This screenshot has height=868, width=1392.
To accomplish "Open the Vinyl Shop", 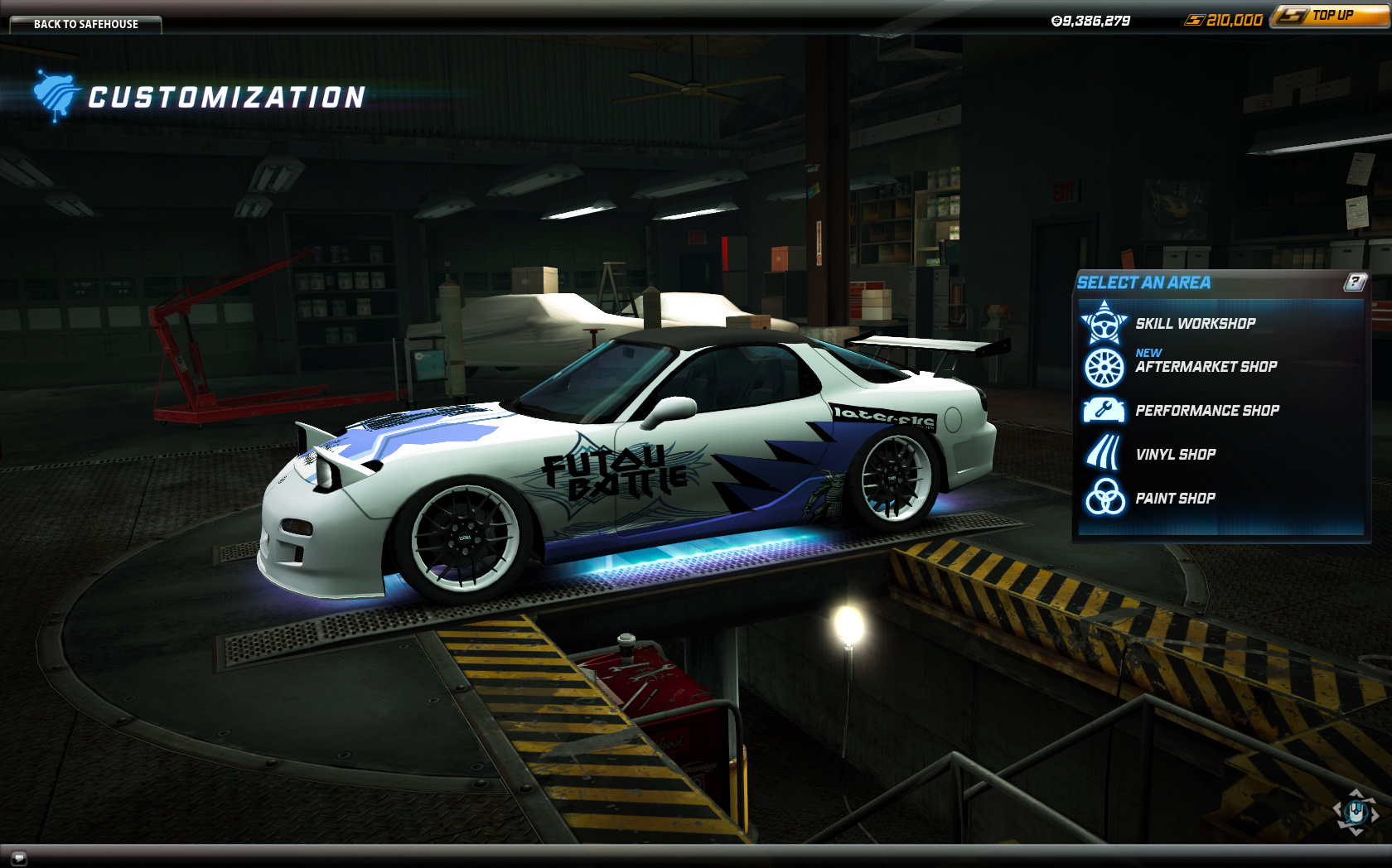I will 1175,455.
